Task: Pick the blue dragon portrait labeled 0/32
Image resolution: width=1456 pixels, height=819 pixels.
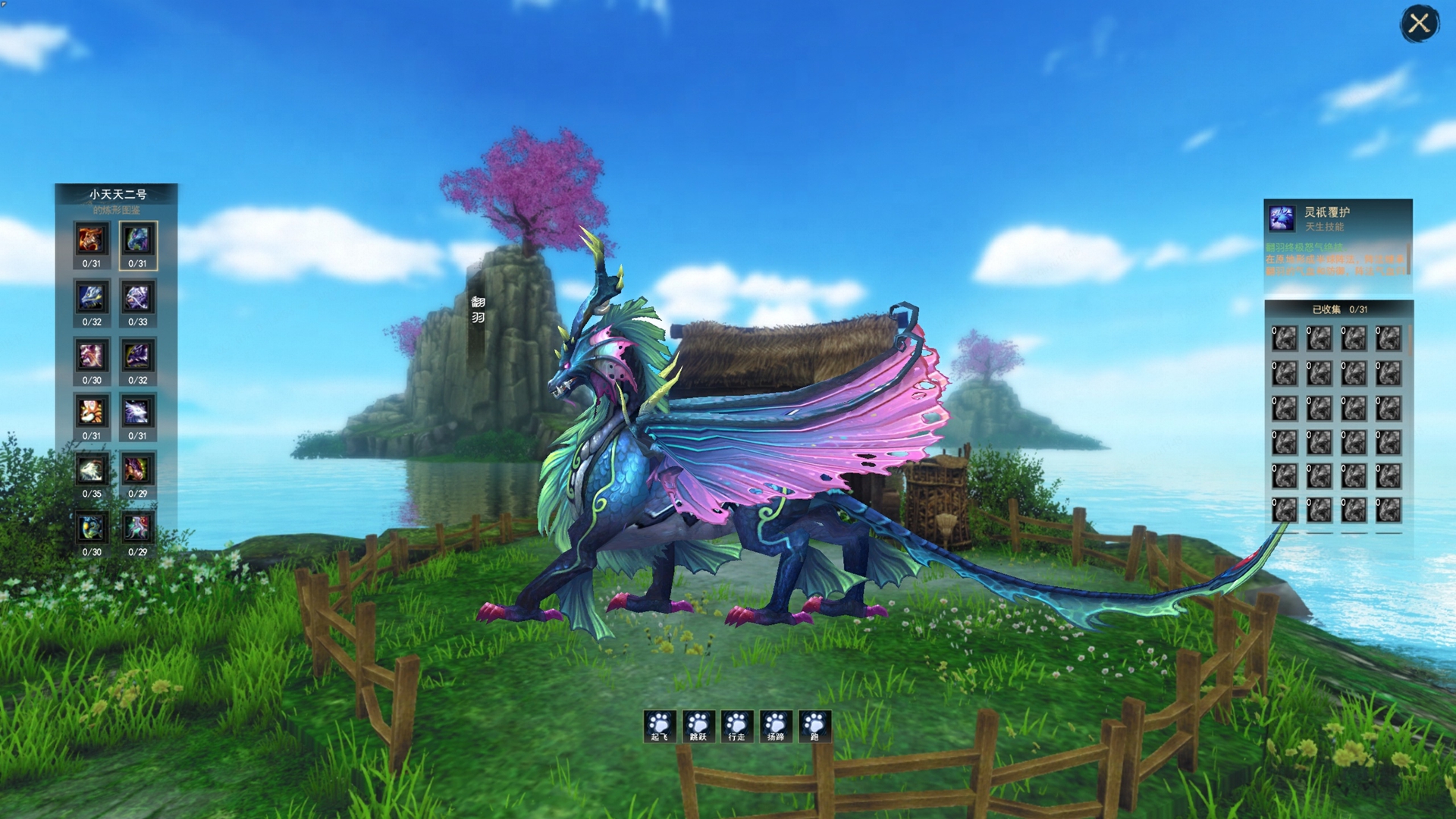Action: click(x=92, y=298)
